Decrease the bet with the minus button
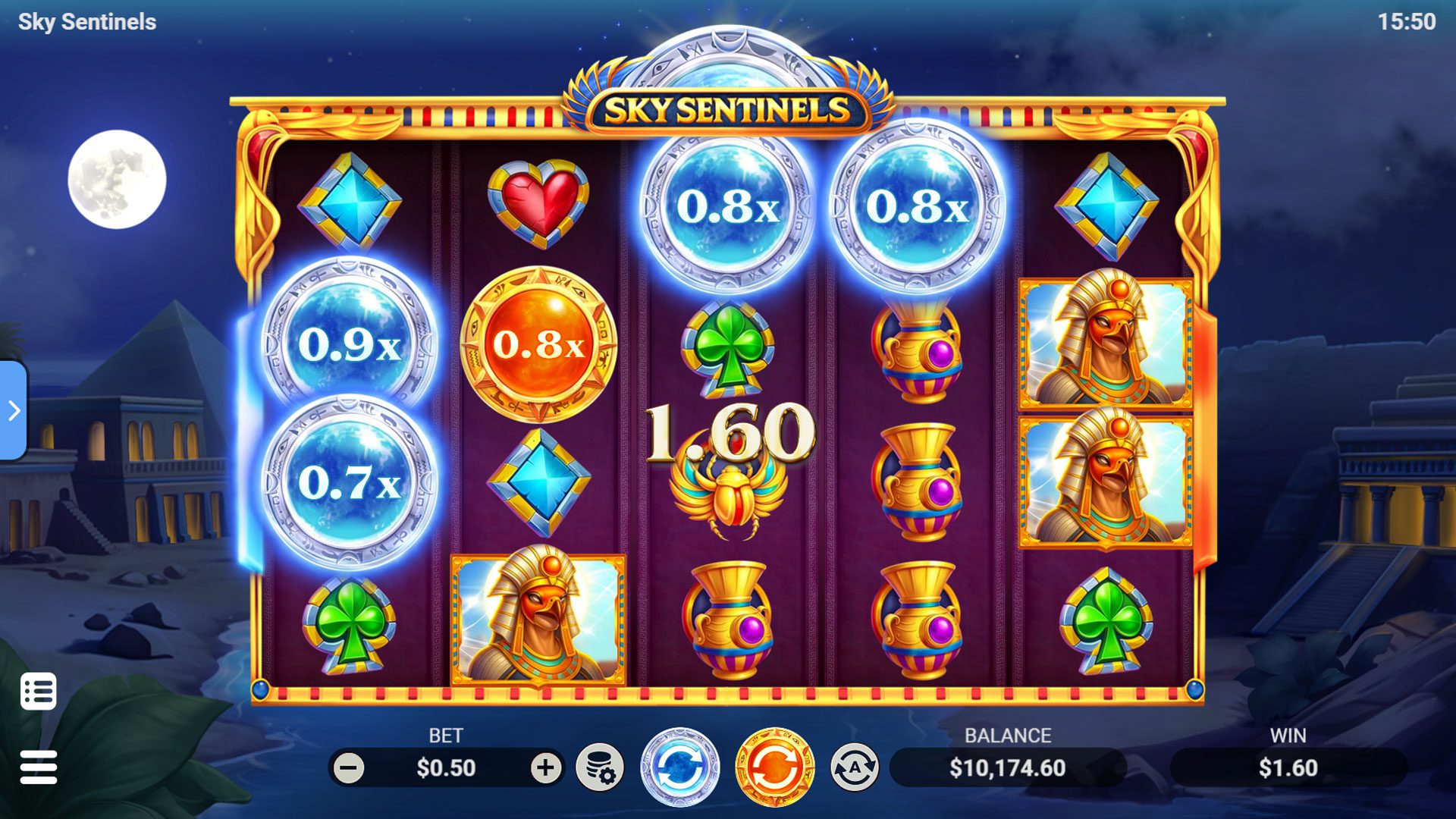The height and width of the screenshot is (819, 1456). click(x=349, y=768)
